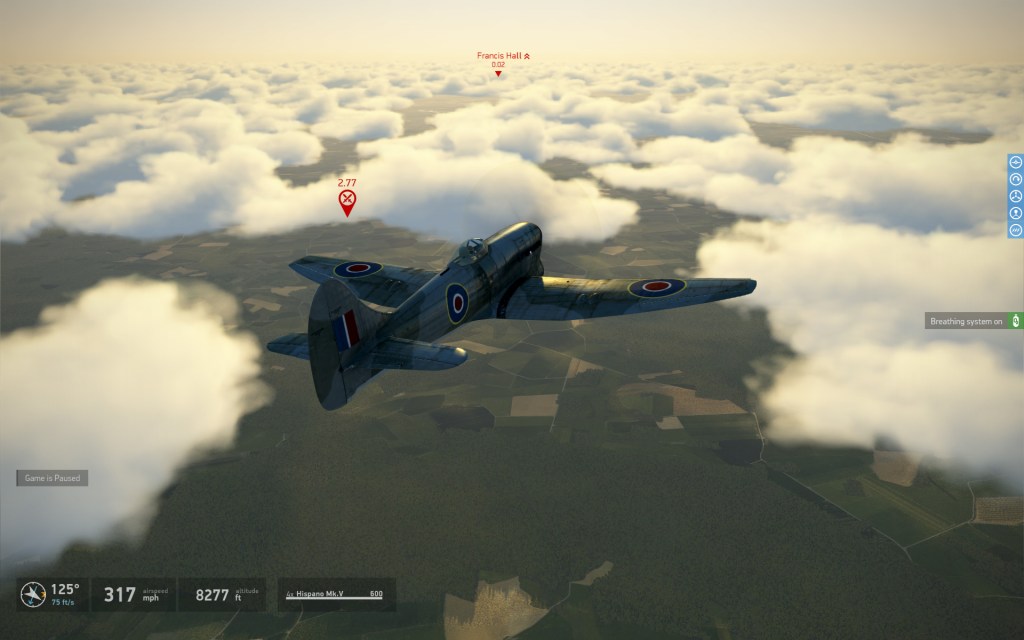Activate the wavy lines icon
The image size is (1024, 640).
pos(1015,230)
